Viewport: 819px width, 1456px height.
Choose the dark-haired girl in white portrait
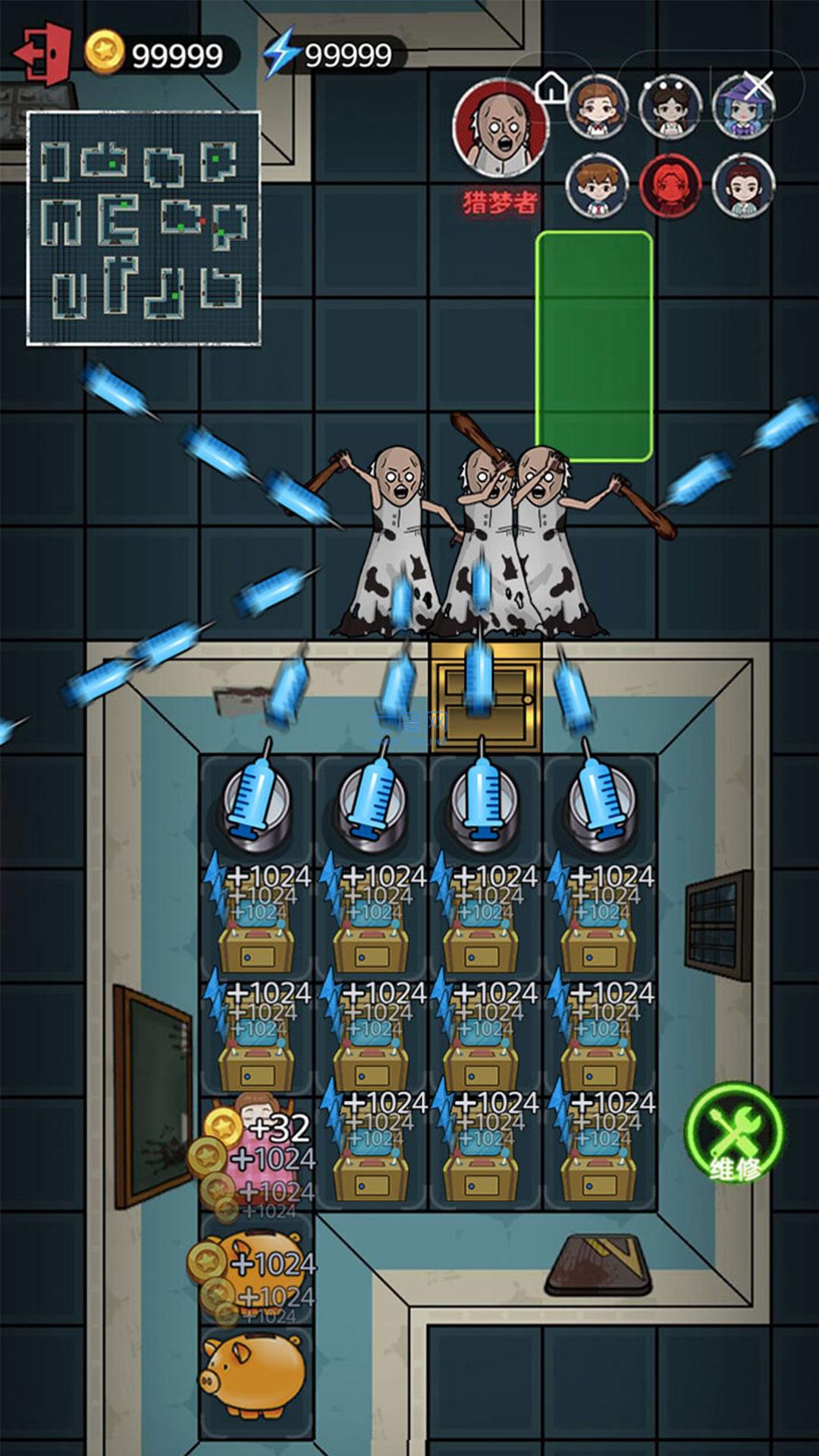pyautogui.click(x=670, y=107)
